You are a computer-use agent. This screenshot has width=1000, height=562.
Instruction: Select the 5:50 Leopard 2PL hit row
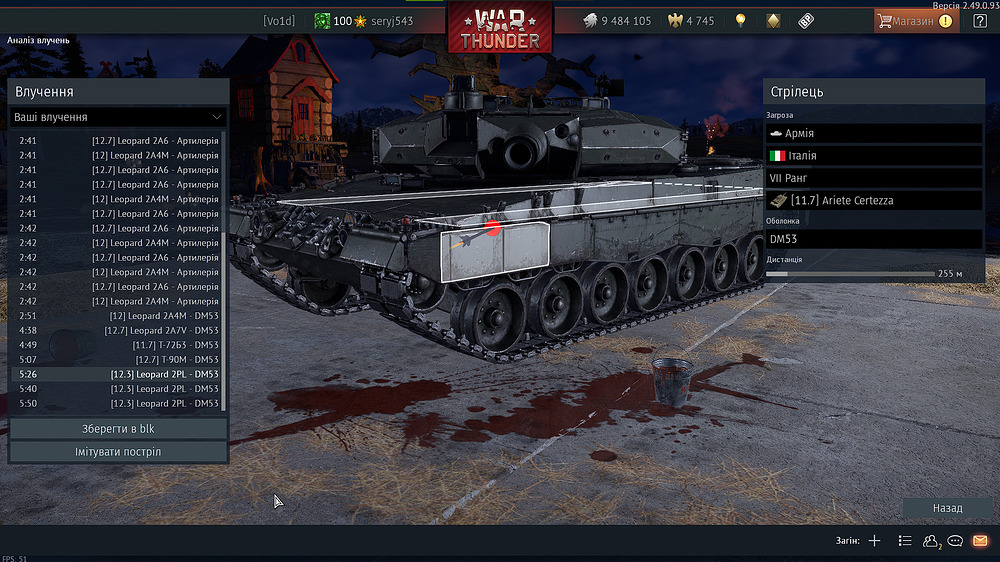click(x=118, y=403)
